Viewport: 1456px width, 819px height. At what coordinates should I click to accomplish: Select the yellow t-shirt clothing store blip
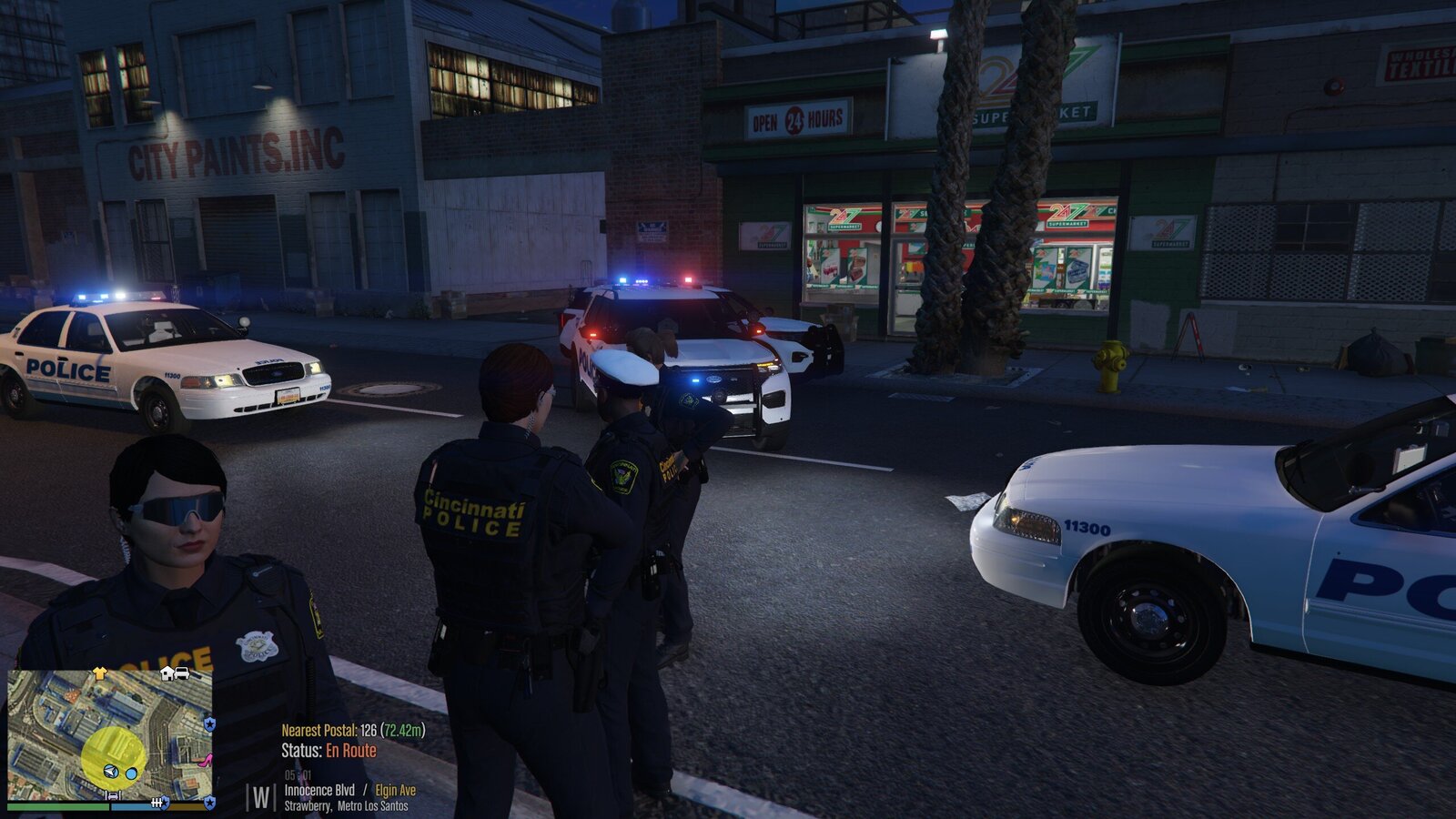point(100,673)
